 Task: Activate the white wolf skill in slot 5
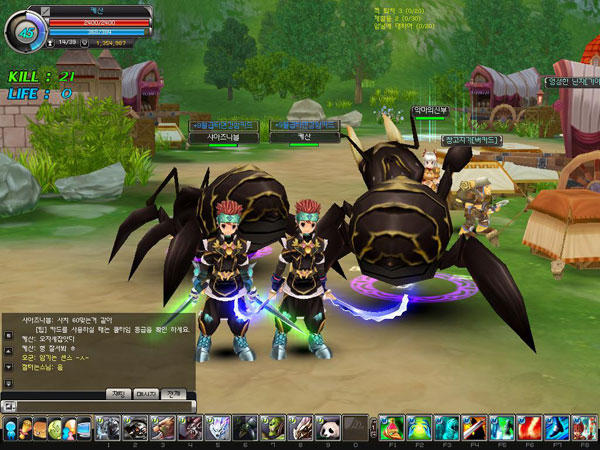point(217,428)
